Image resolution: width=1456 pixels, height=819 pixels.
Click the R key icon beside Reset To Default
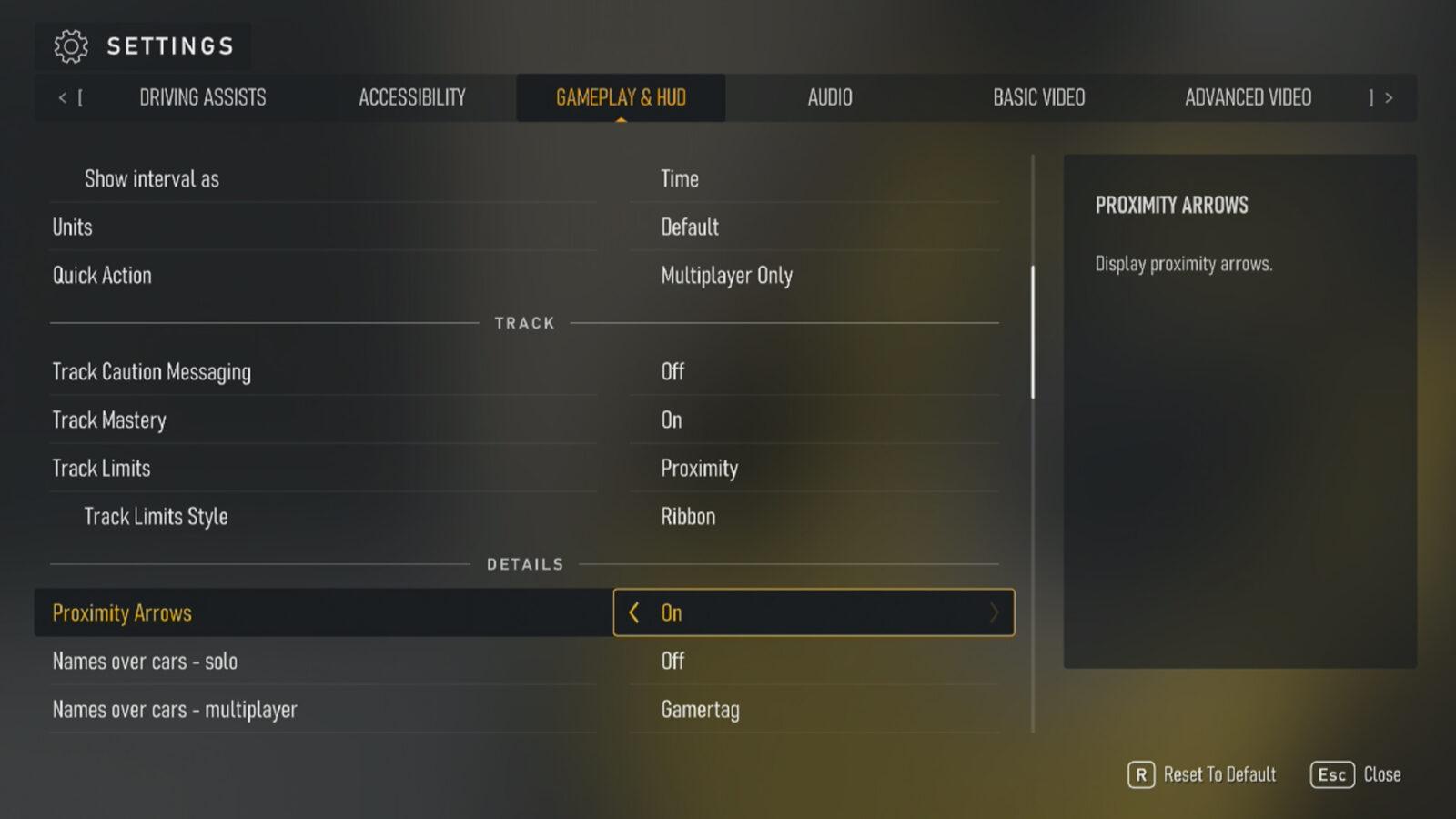point(1139,774)
